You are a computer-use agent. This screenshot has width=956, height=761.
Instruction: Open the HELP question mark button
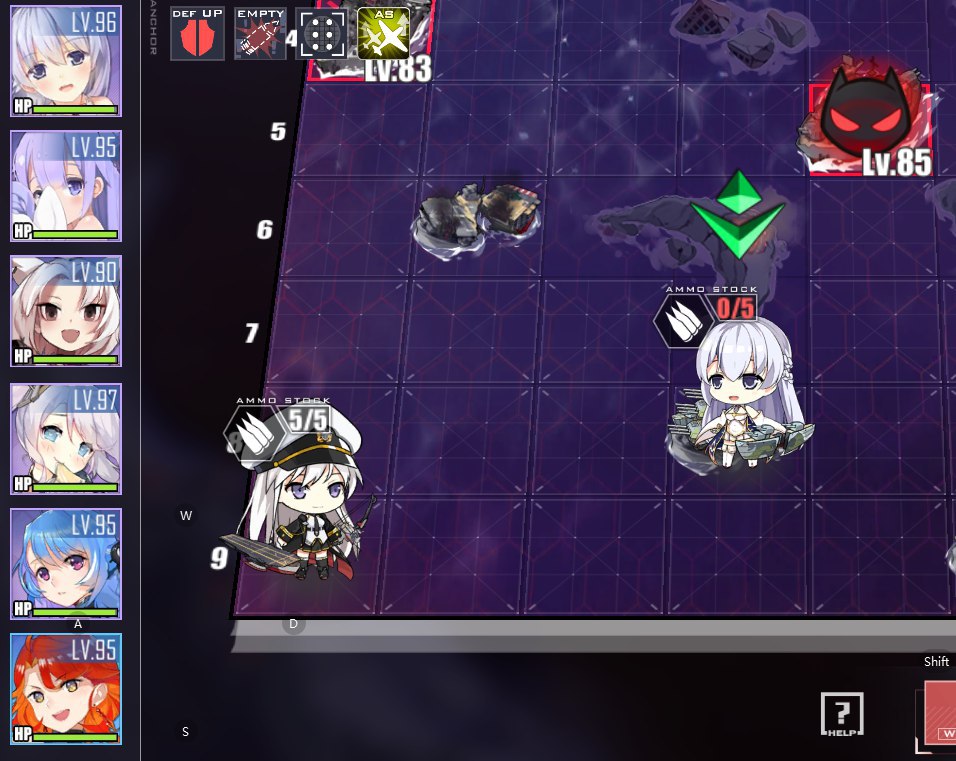click(842, 714)
